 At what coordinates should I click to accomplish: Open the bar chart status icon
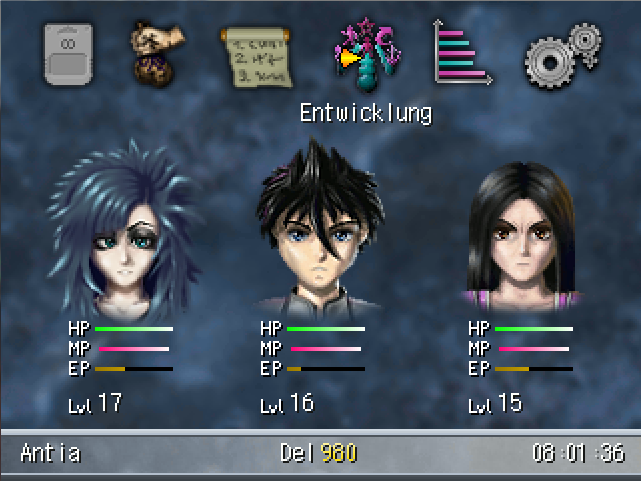pos(462,53)
